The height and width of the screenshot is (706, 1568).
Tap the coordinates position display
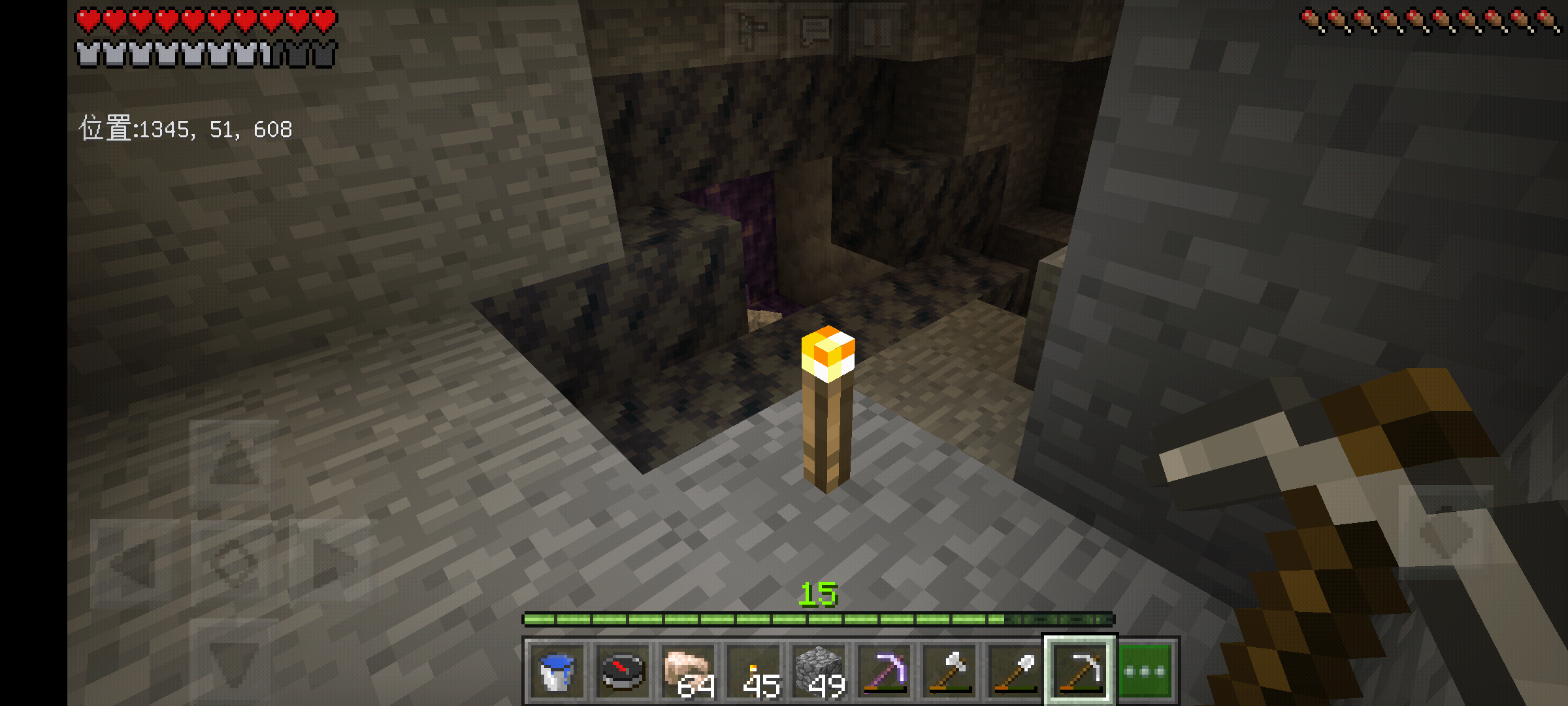click(186, 129)
